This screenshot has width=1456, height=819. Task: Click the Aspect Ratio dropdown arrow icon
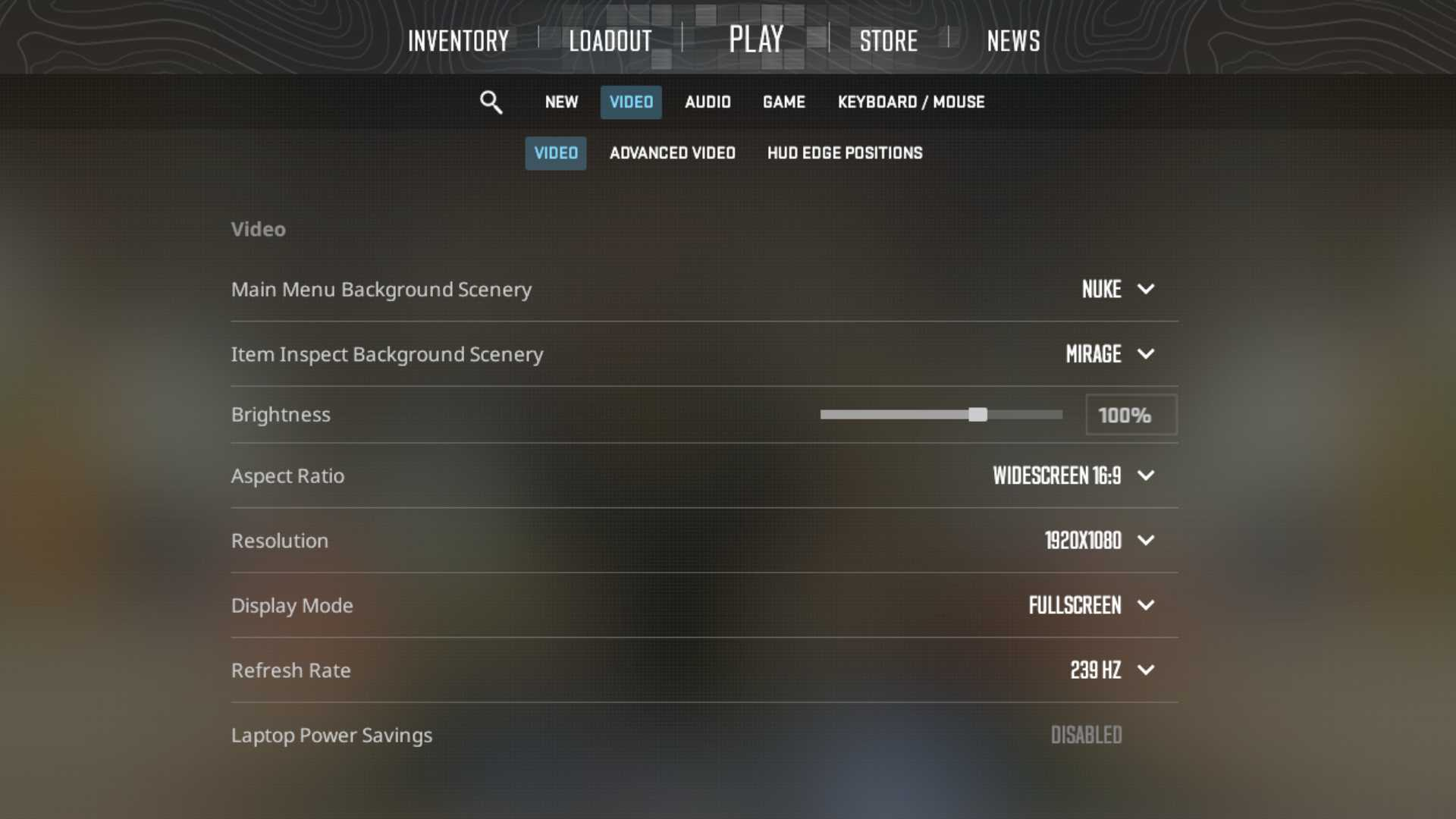(1146, 476)
